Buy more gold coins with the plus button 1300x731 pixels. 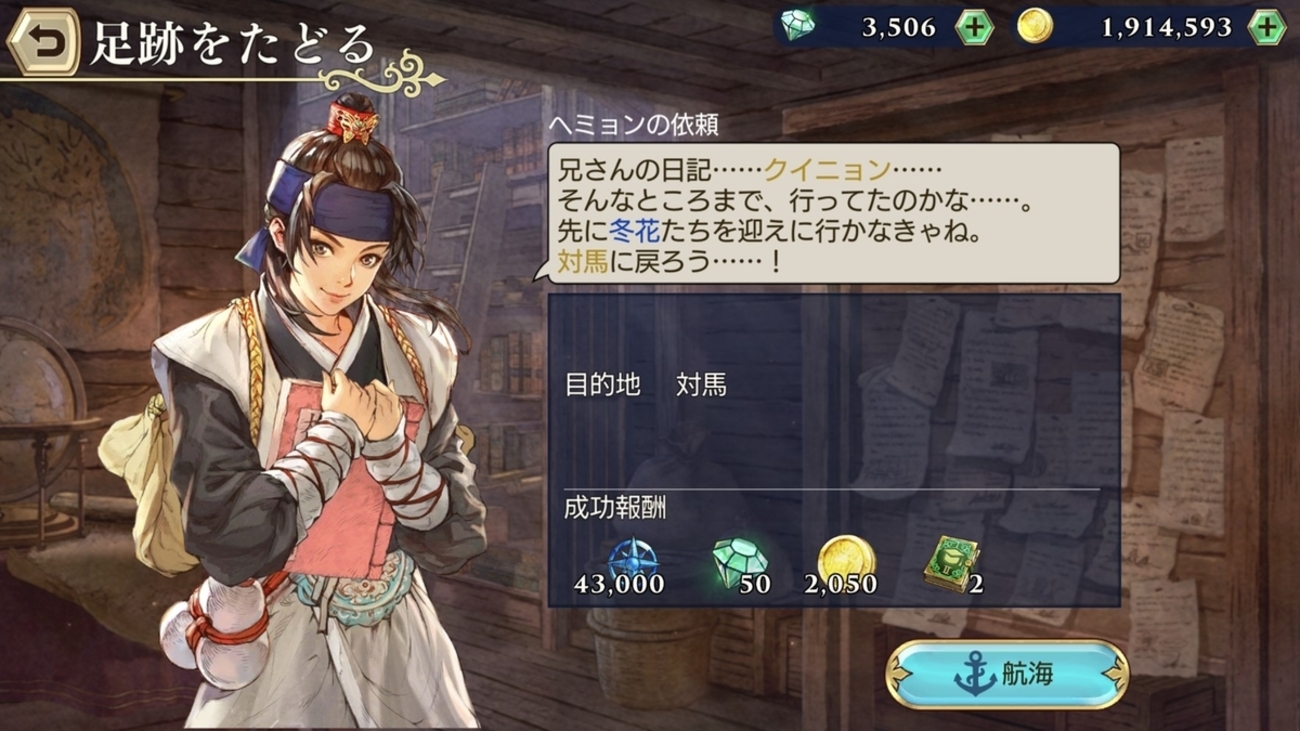pos(1266,27)
